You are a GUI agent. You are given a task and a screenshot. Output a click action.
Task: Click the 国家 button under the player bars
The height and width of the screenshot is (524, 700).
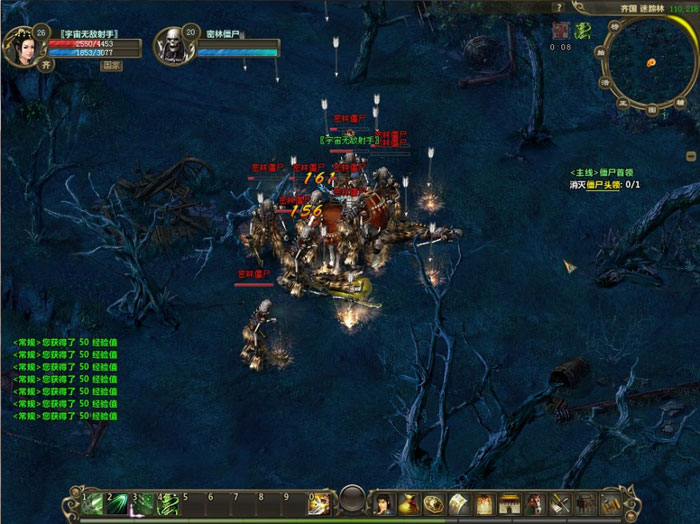110,66
